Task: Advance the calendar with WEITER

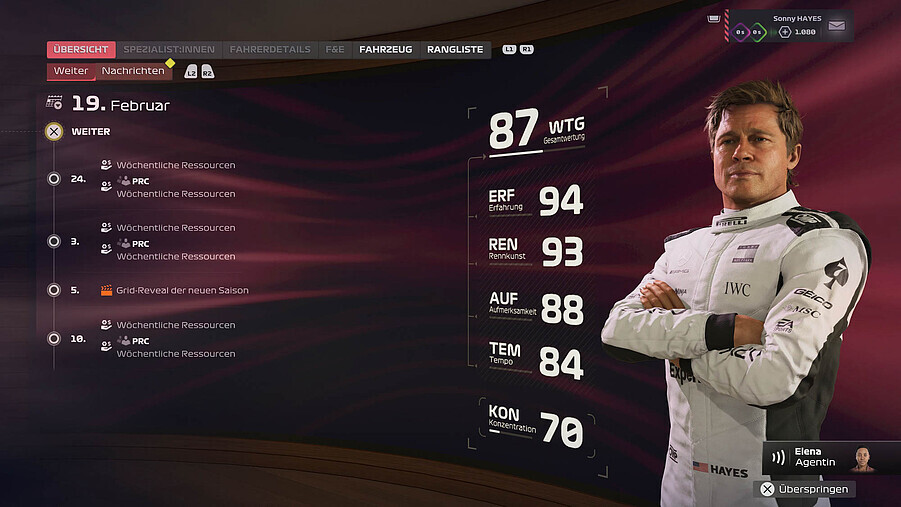Action: point(90,131)
